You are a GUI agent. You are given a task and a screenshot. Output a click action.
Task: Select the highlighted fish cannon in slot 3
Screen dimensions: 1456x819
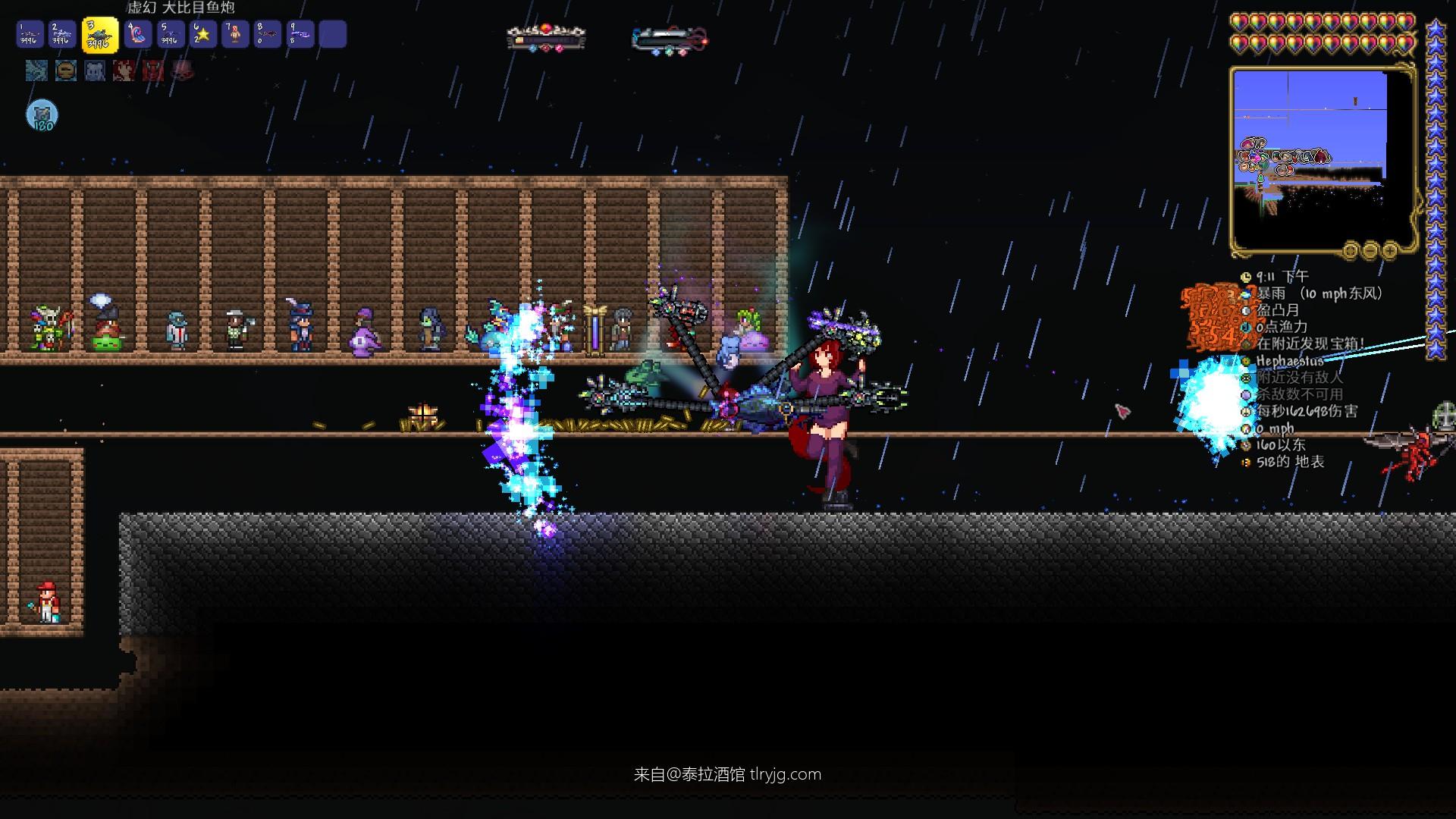pyautogui.click(x=100, y=35)
